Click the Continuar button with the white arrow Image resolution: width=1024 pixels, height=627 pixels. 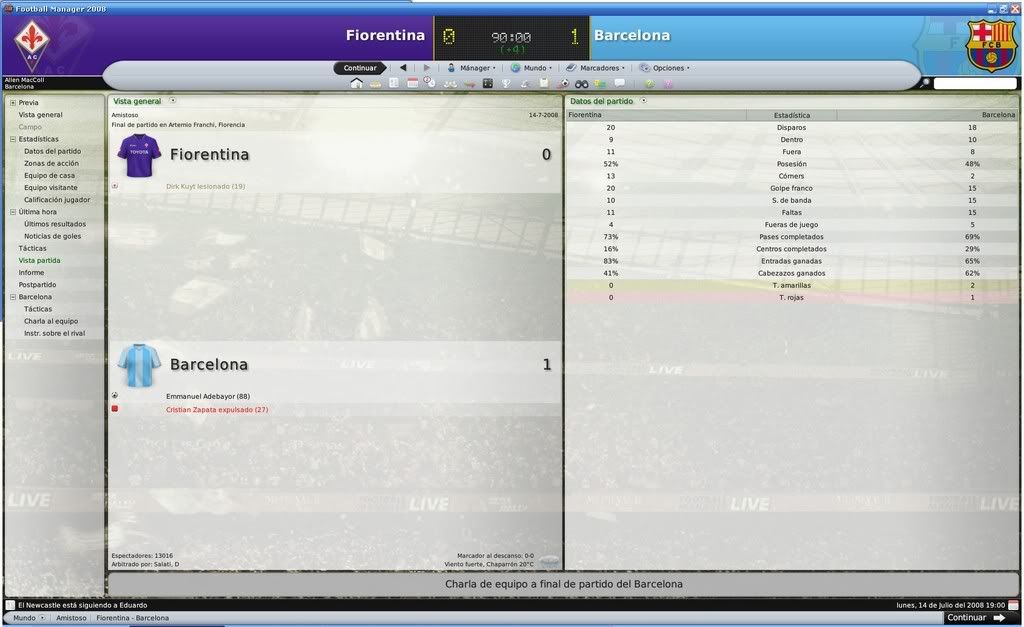pos(975,618)
